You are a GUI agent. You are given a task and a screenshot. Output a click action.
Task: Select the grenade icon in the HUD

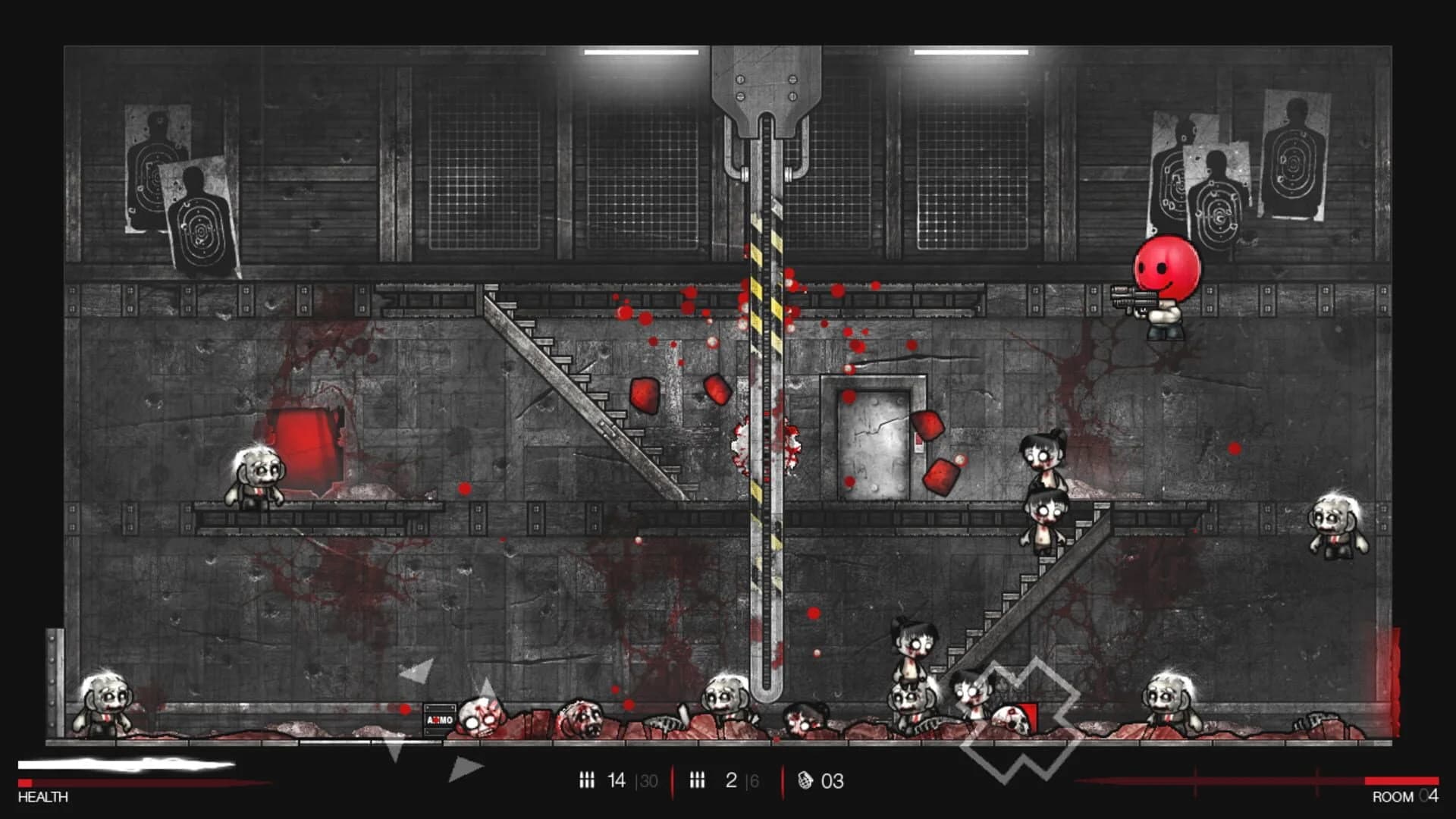[x=805, y=780]
